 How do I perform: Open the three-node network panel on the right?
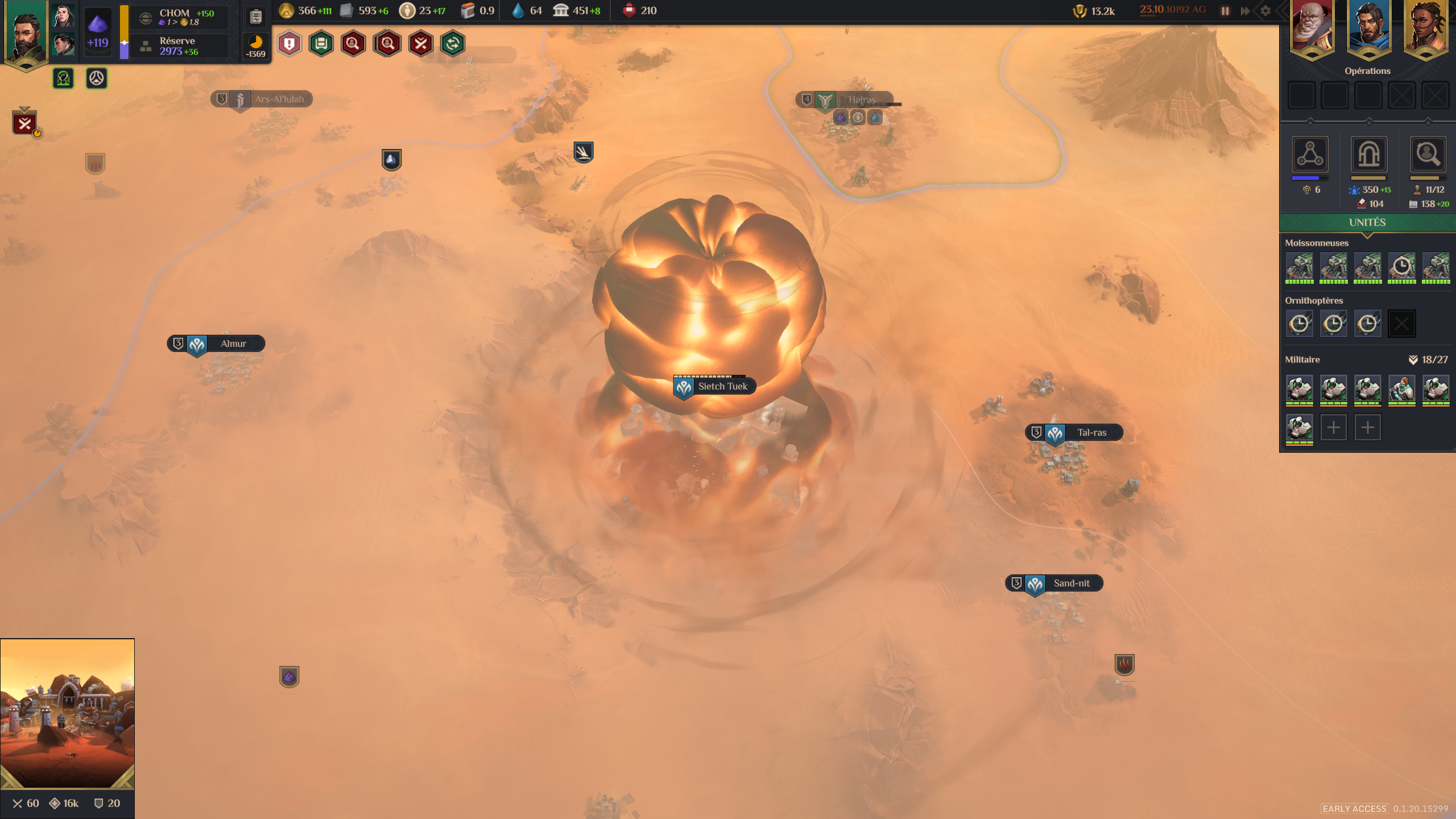(1310, 154)
